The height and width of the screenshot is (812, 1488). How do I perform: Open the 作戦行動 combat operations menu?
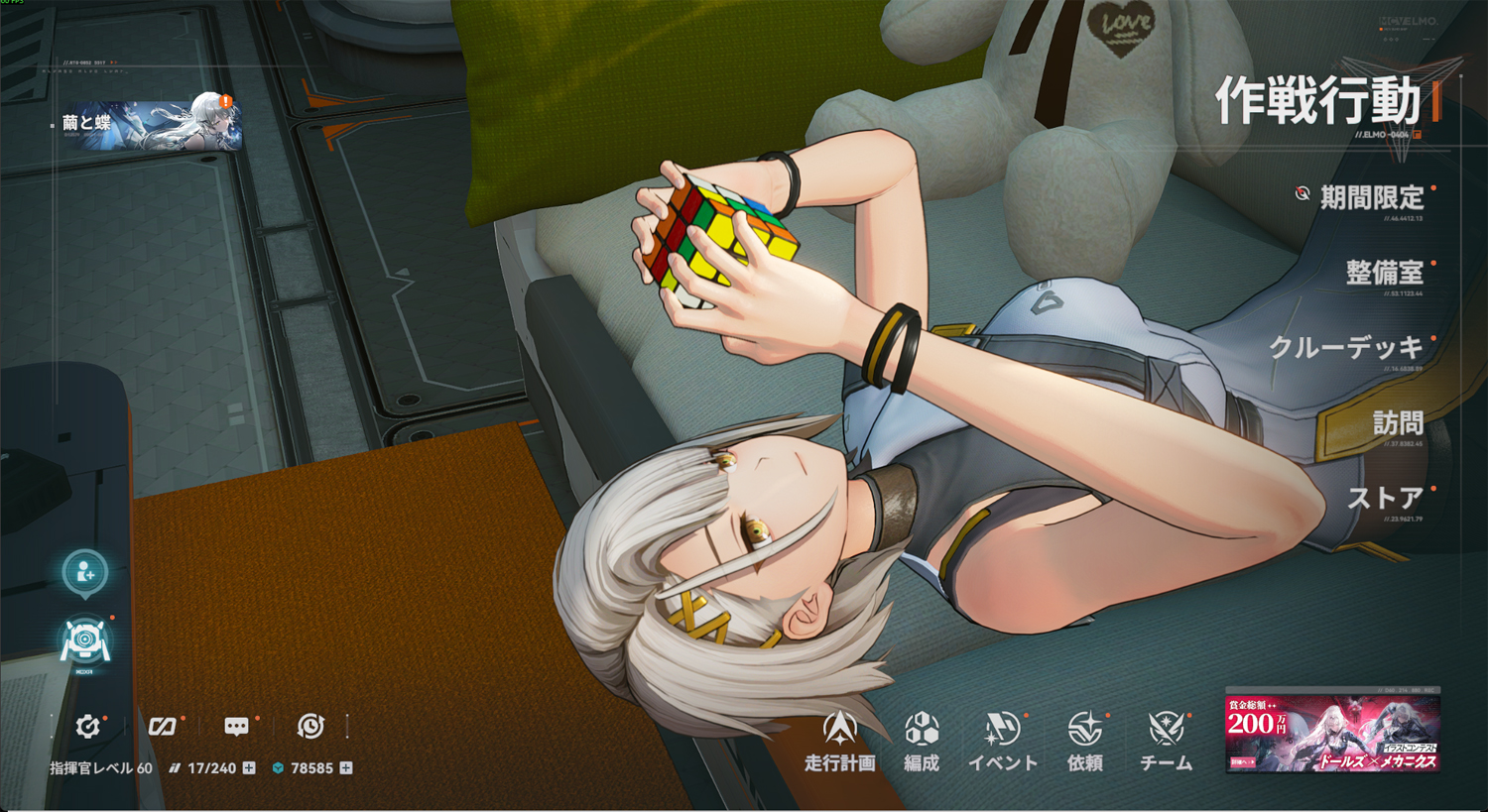click(1319, 101)
